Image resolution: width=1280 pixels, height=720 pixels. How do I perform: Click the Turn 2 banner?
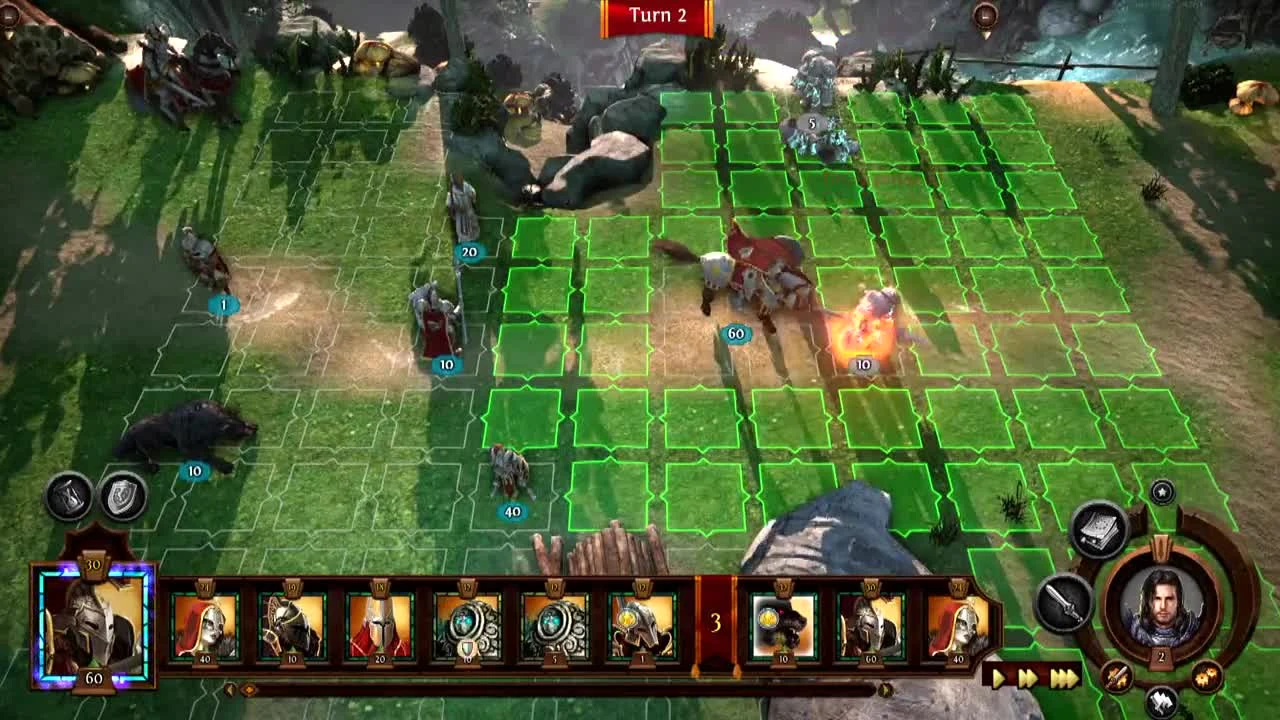click(657, 16)
